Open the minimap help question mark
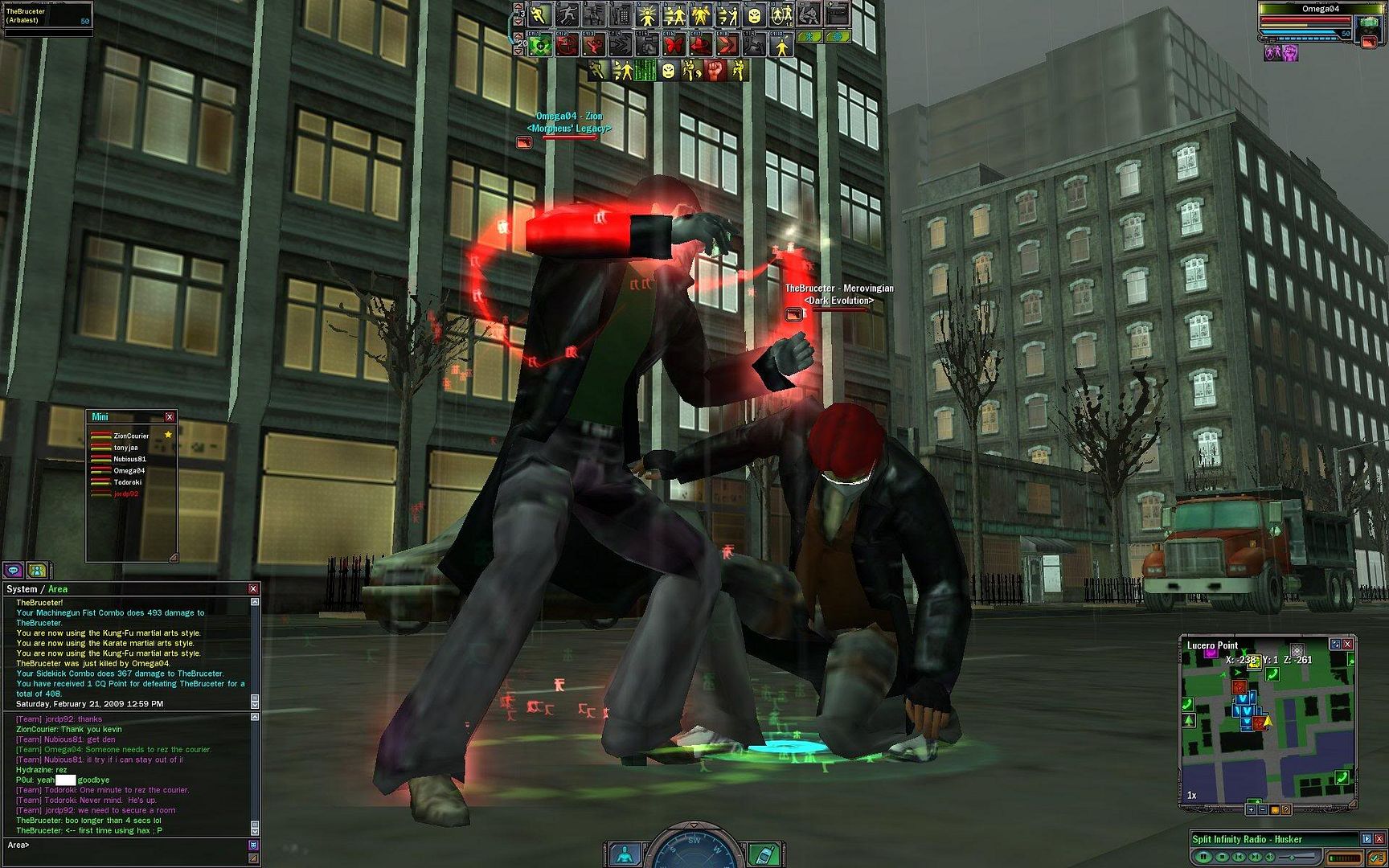This screenshot has height=868, width=1389. pyautogui.click(x=1286, y=809)
